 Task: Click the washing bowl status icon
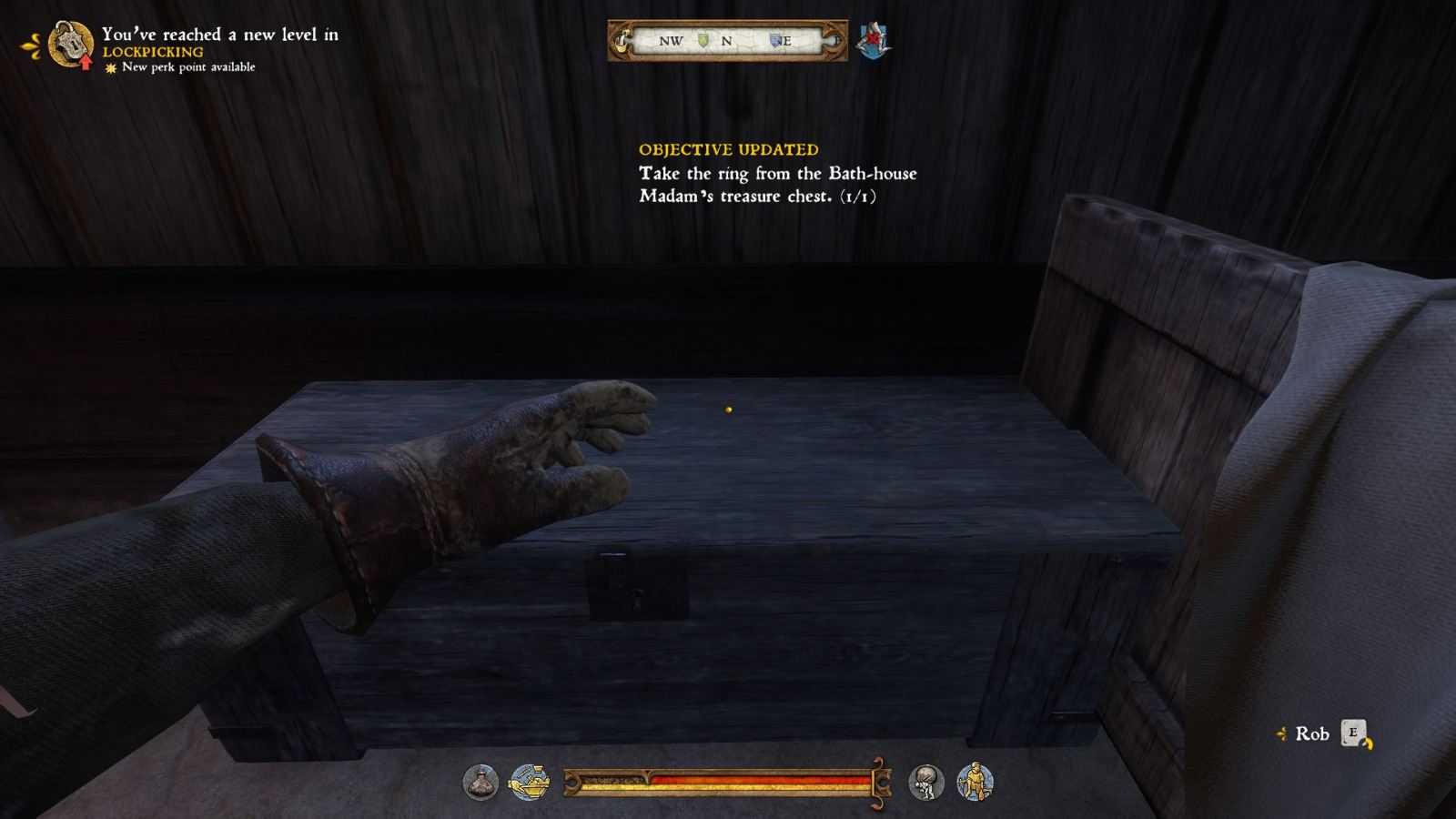530,783
